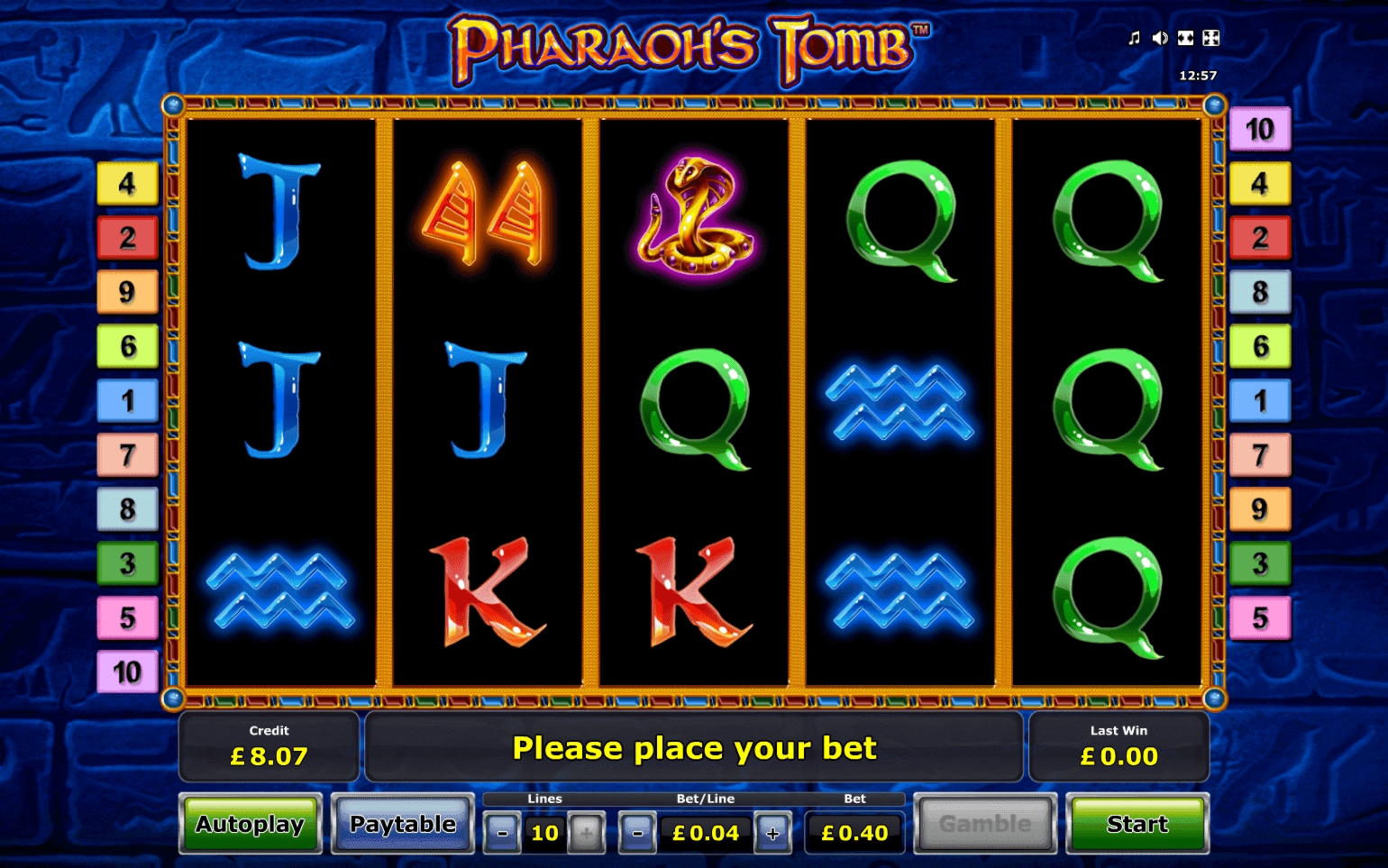Image resolution: width=1388 pixels, height=868 pixels.
Task: Toggle background music with the note icon
Action: (1134, 38)
